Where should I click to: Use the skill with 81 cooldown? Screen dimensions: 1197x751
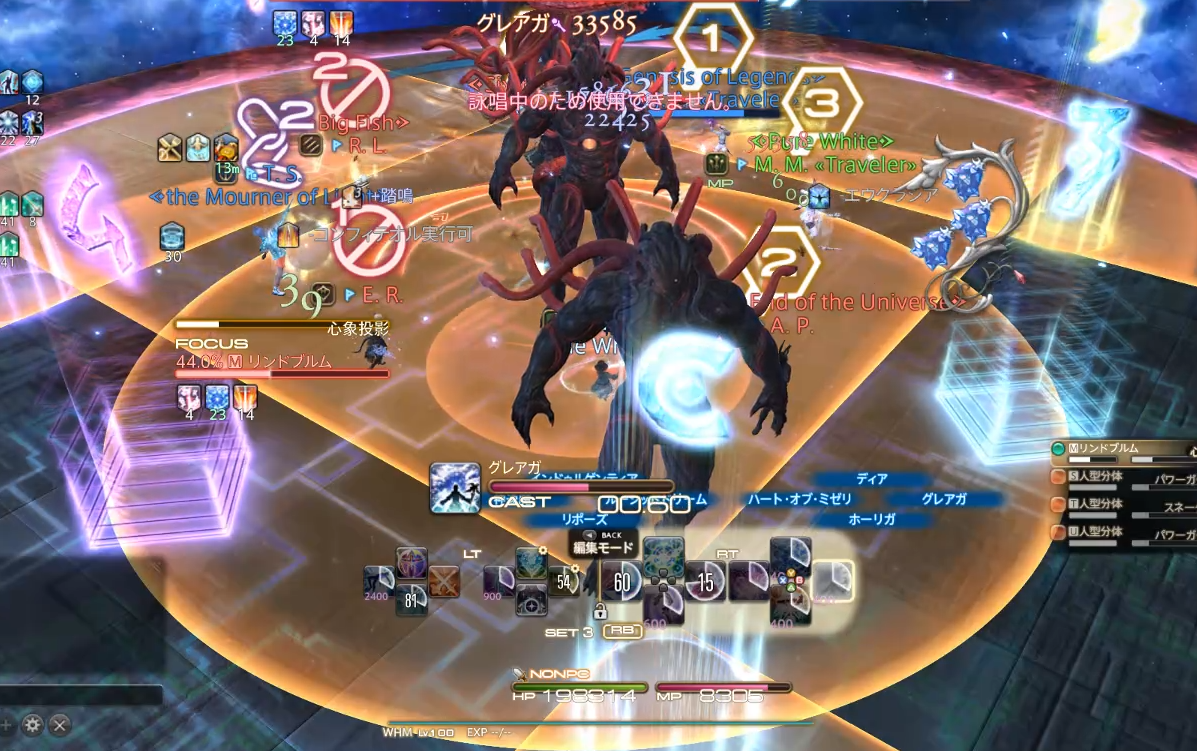tap(411, 598)
